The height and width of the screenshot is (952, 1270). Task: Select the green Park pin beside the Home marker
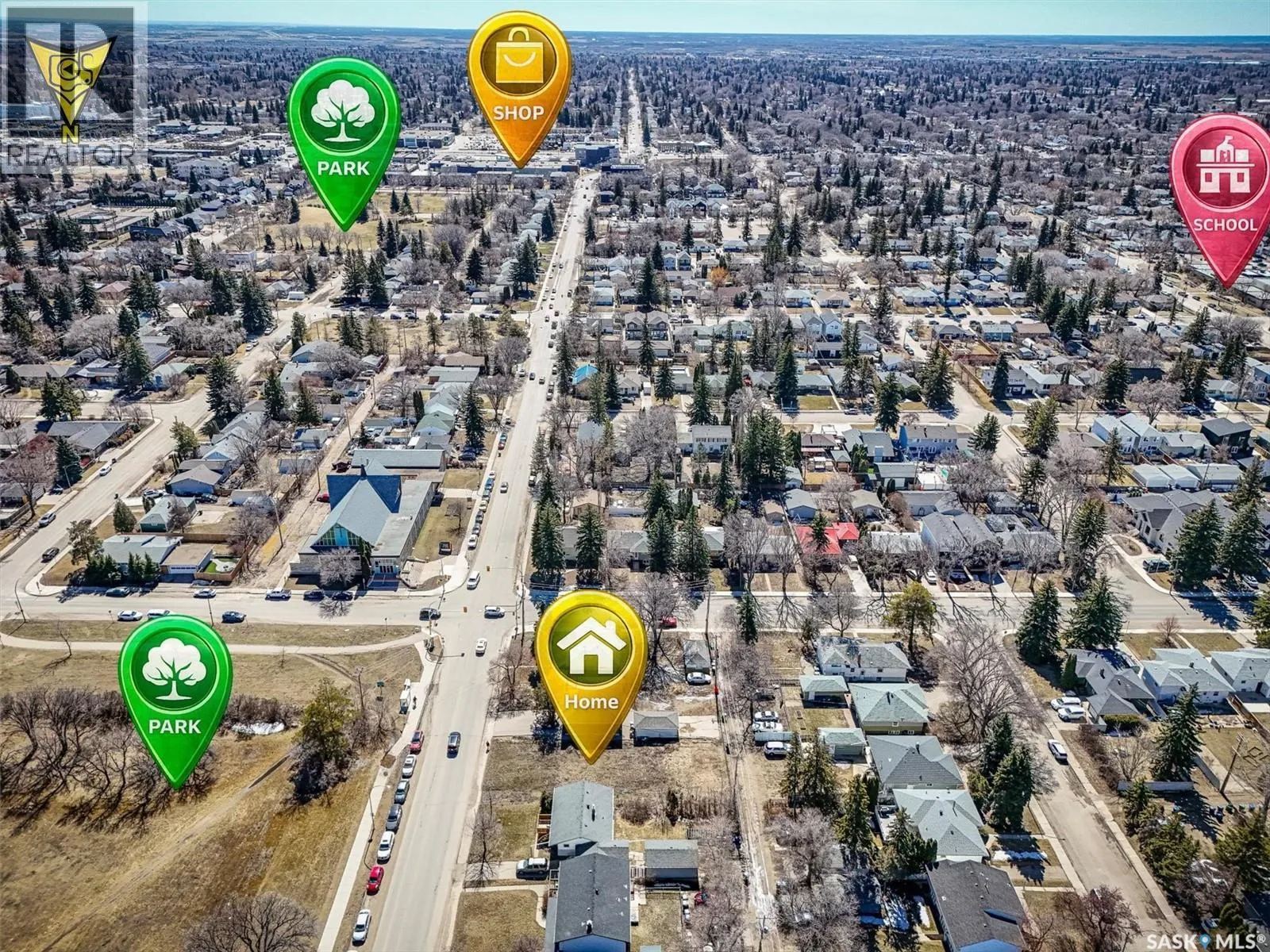175,689
